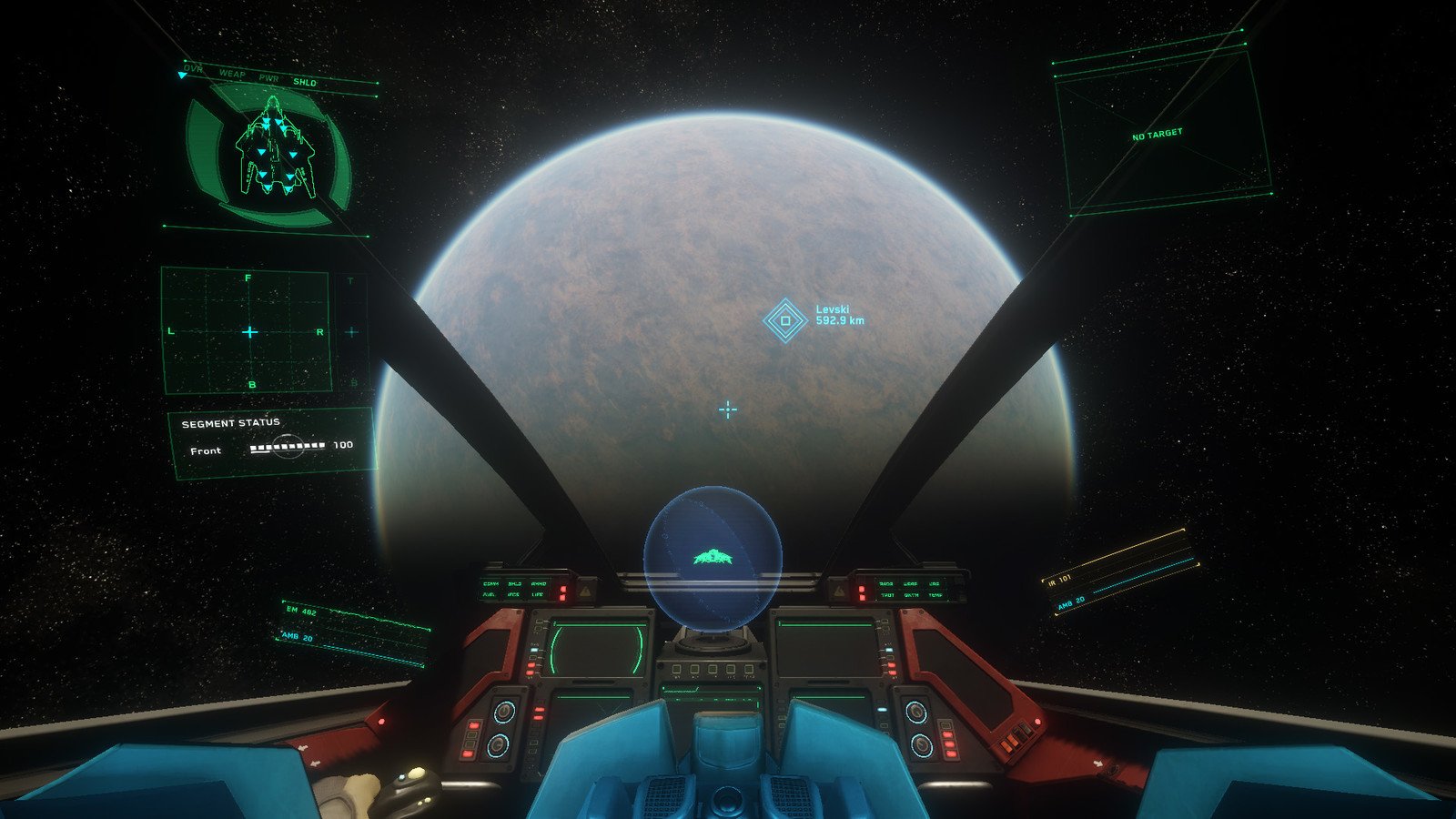This screenshot has height=819, width=1456.
Task: Select the holographic planet globe above the console
Action: [x=714, y=557]
